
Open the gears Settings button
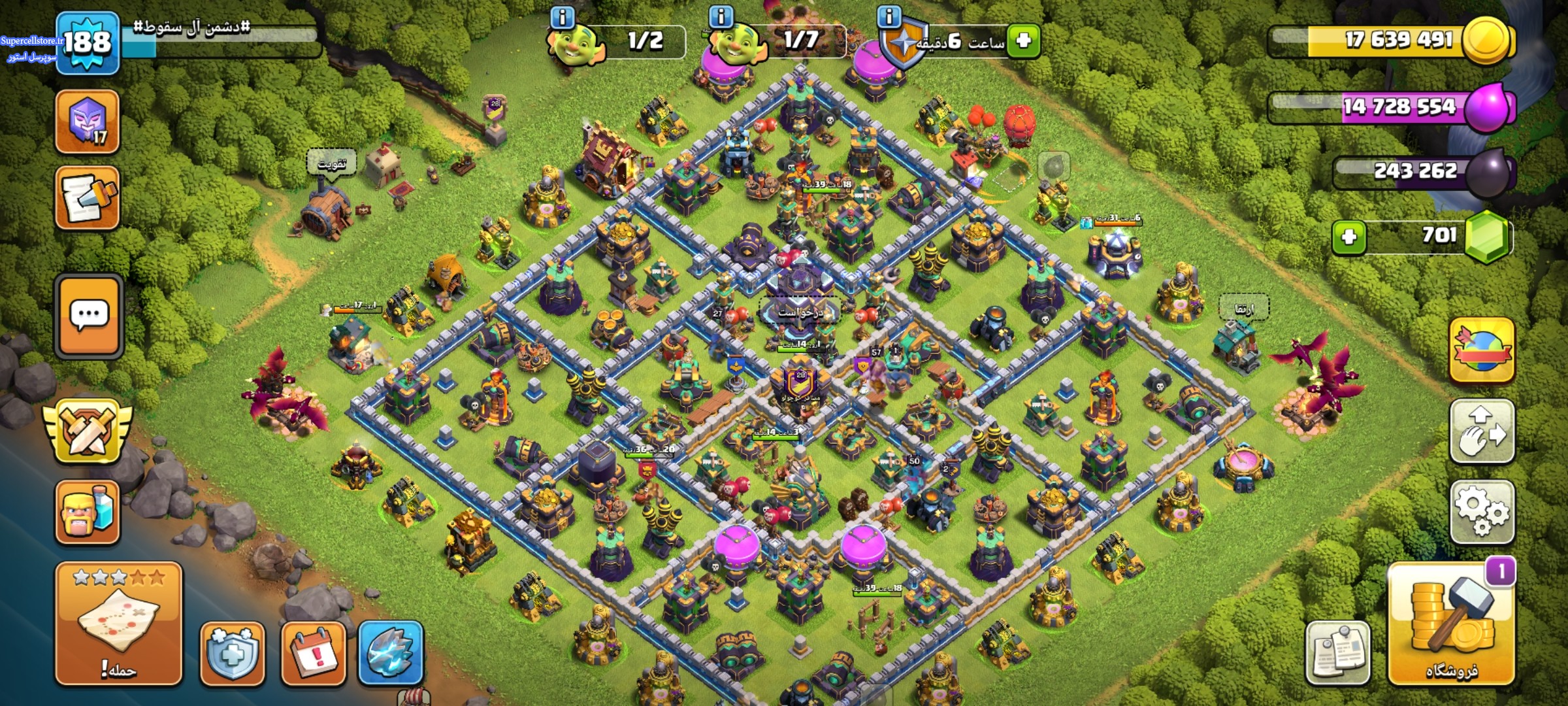pyautogui.click(x=1482, y=513)
